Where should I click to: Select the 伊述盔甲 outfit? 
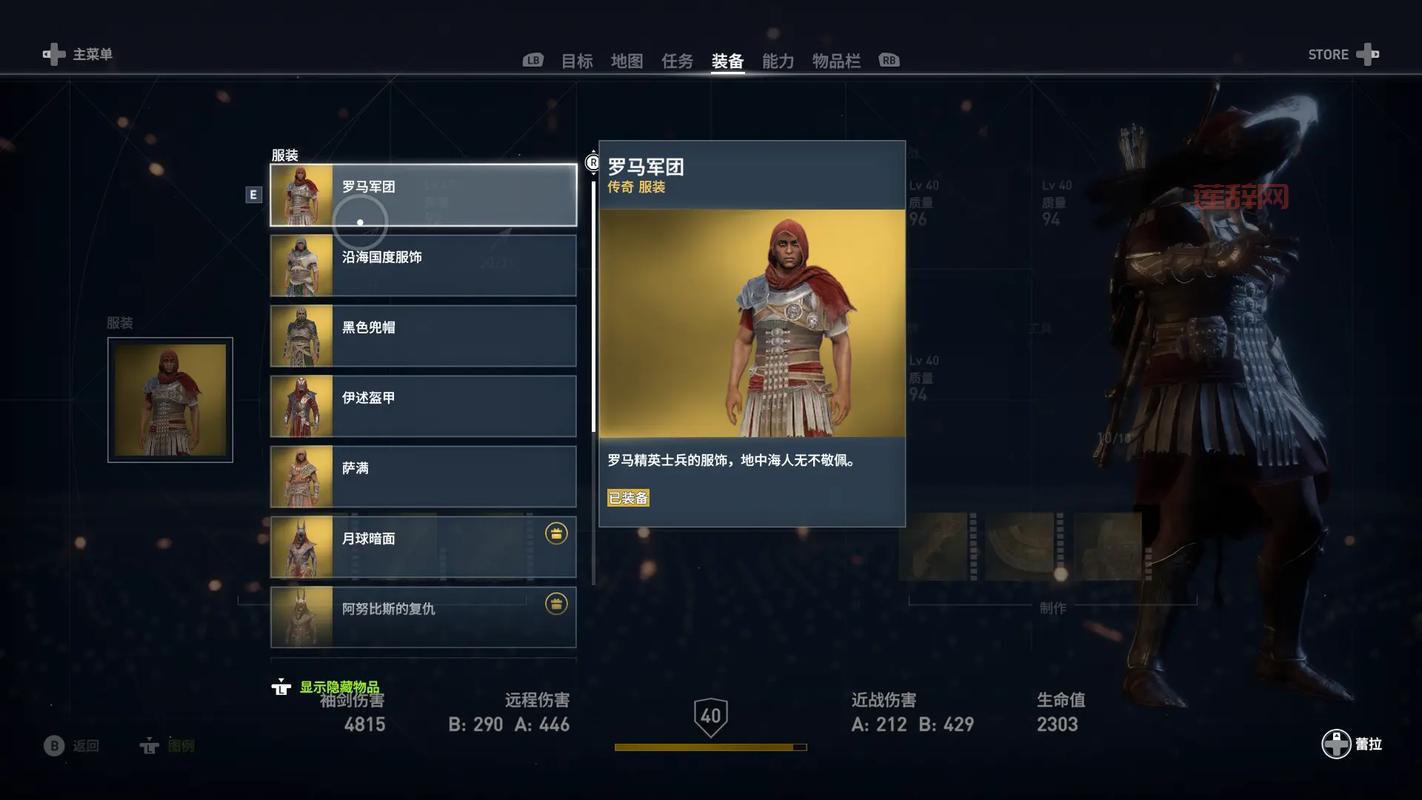423,406
